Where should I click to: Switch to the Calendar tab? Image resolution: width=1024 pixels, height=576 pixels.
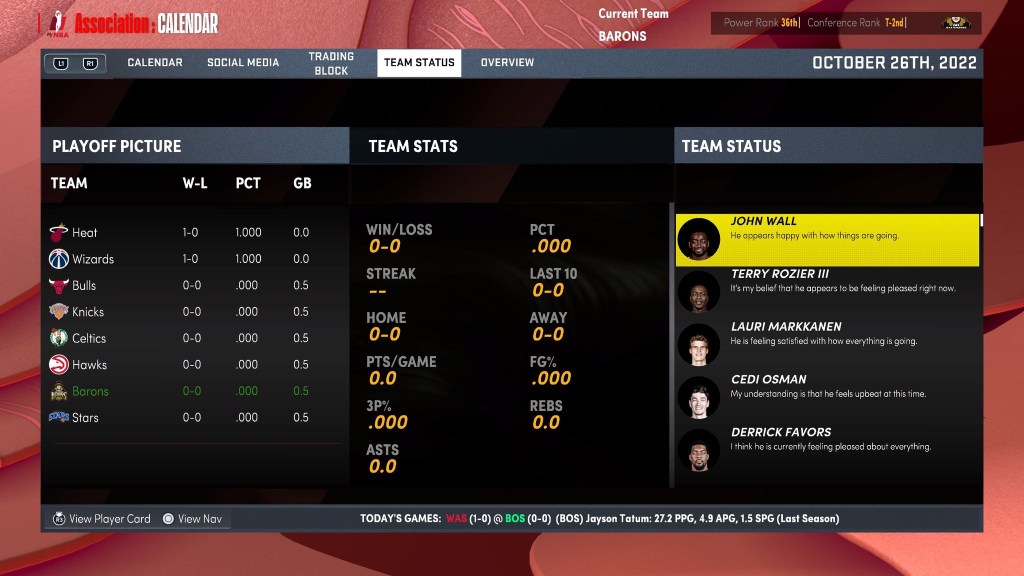click(x=155, y=63)
